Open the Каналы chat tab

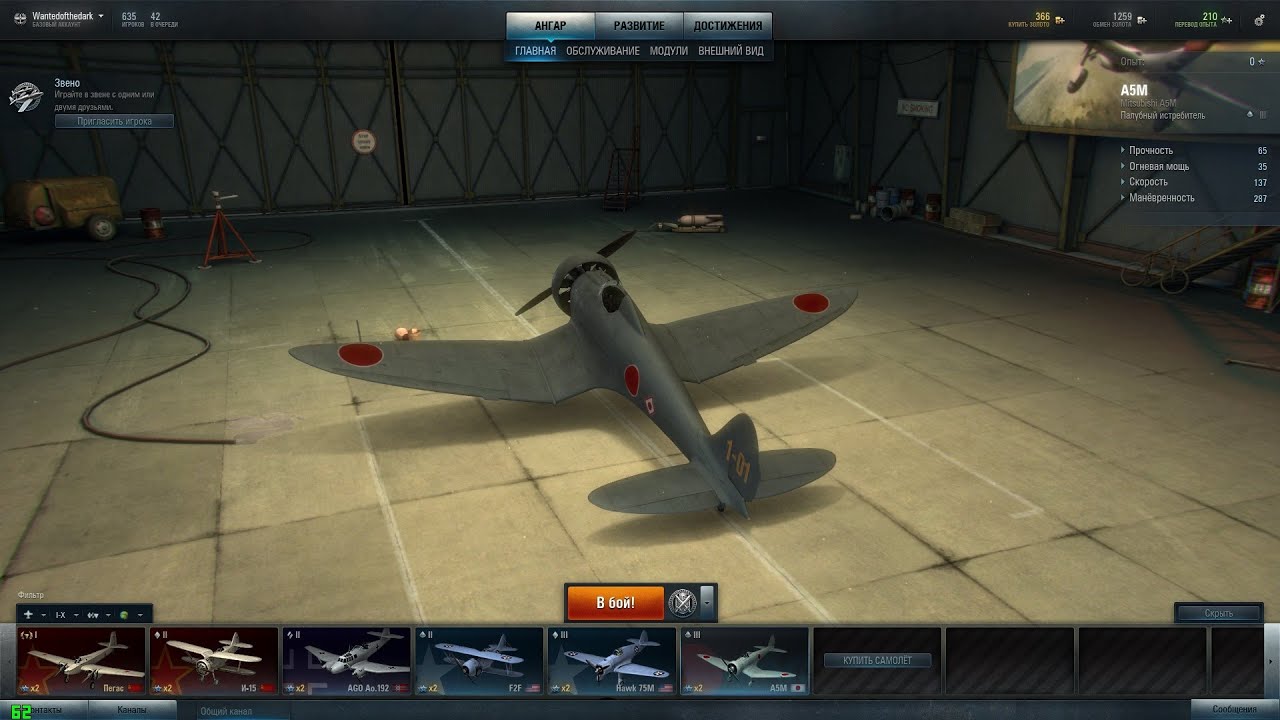132,710
